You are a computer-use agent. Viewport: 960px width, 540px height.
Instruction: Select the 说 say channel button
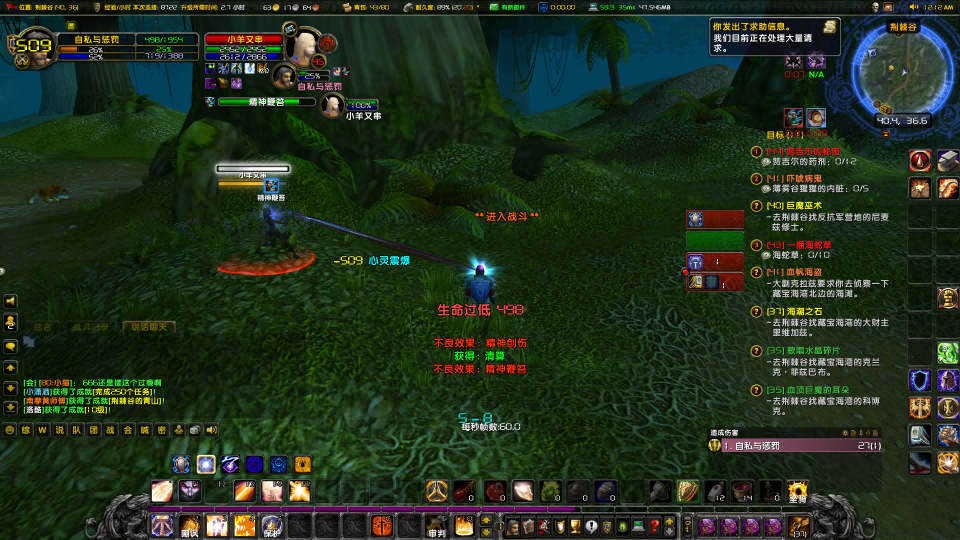(60, 429)
